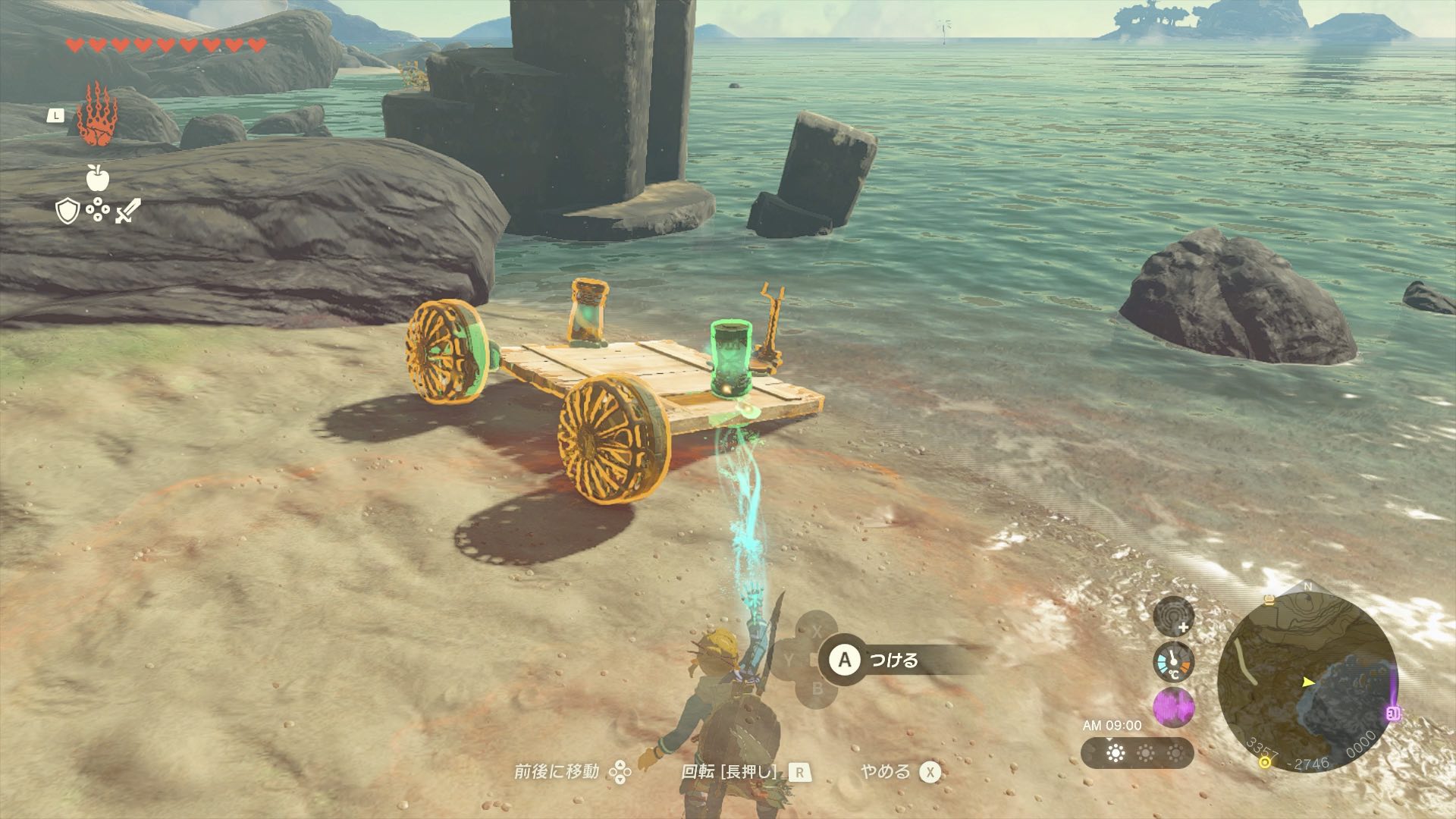Open the shield quick-select icon
Screen dimensions: 1456x819
[67, 211]
